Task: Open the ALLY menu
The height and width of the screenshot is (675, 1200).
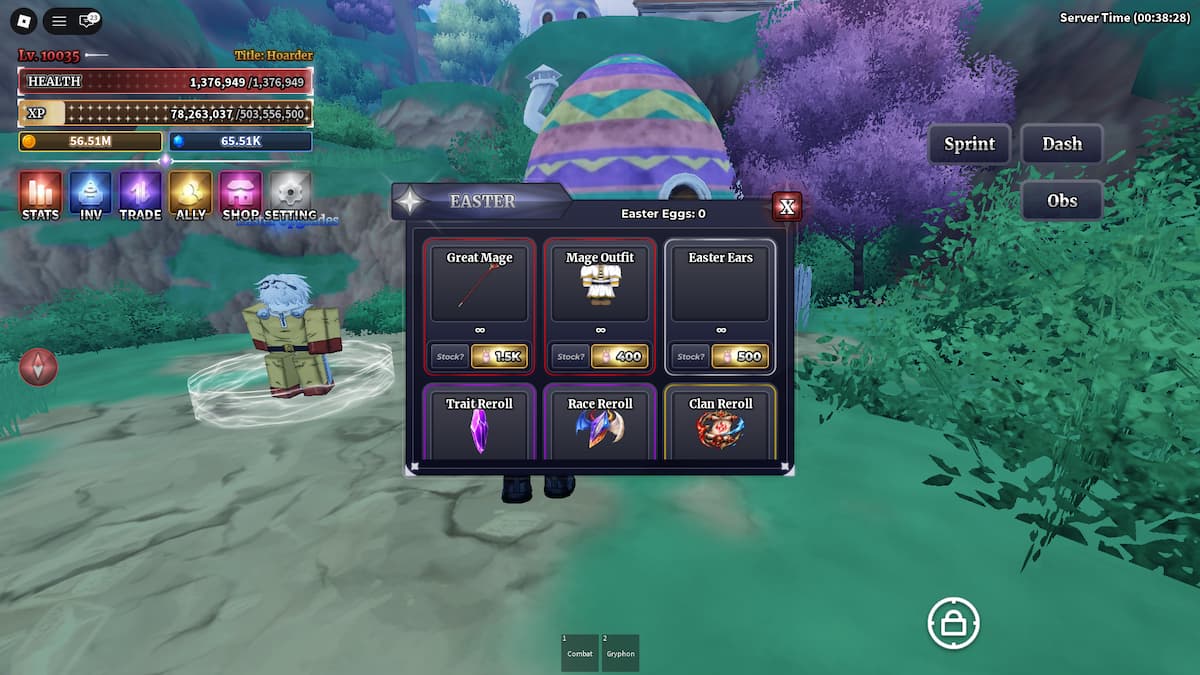Action: (190, 194)
